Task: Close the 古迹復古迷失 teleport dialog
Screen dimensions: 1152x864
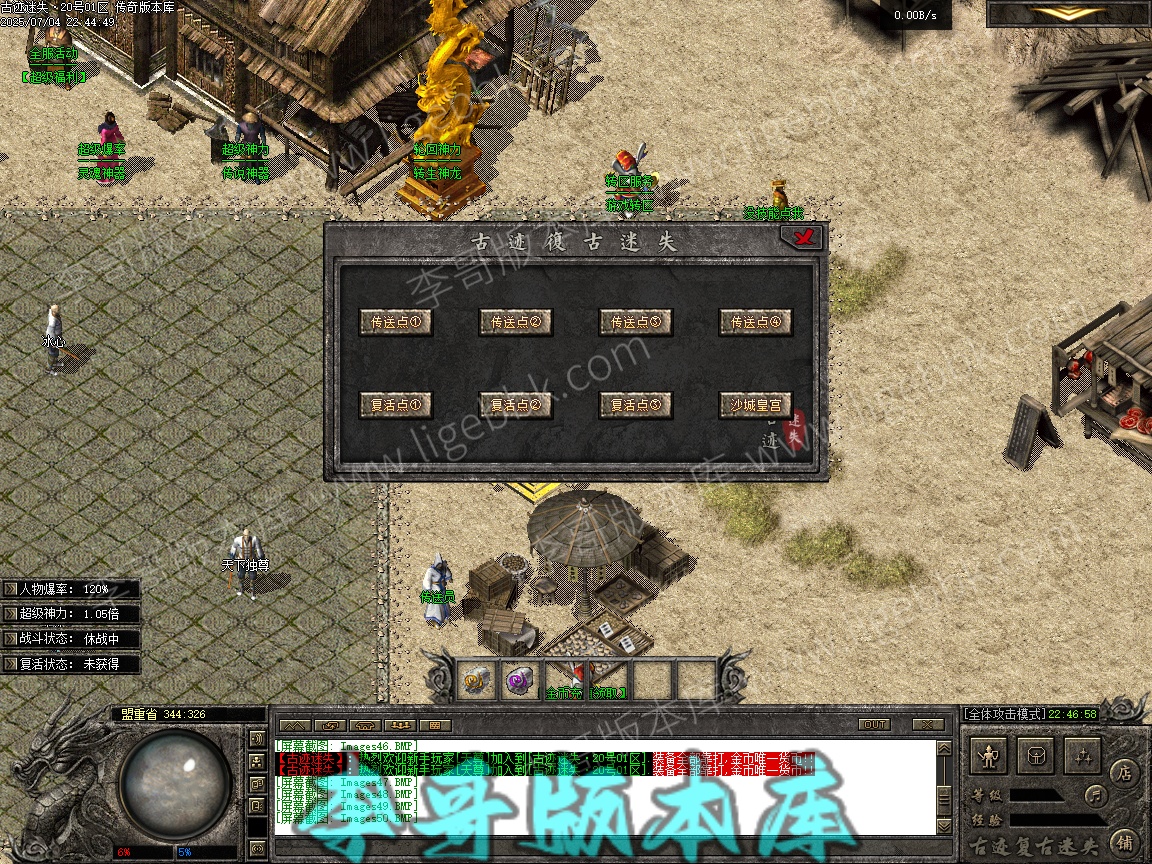Action: (802, 237)
